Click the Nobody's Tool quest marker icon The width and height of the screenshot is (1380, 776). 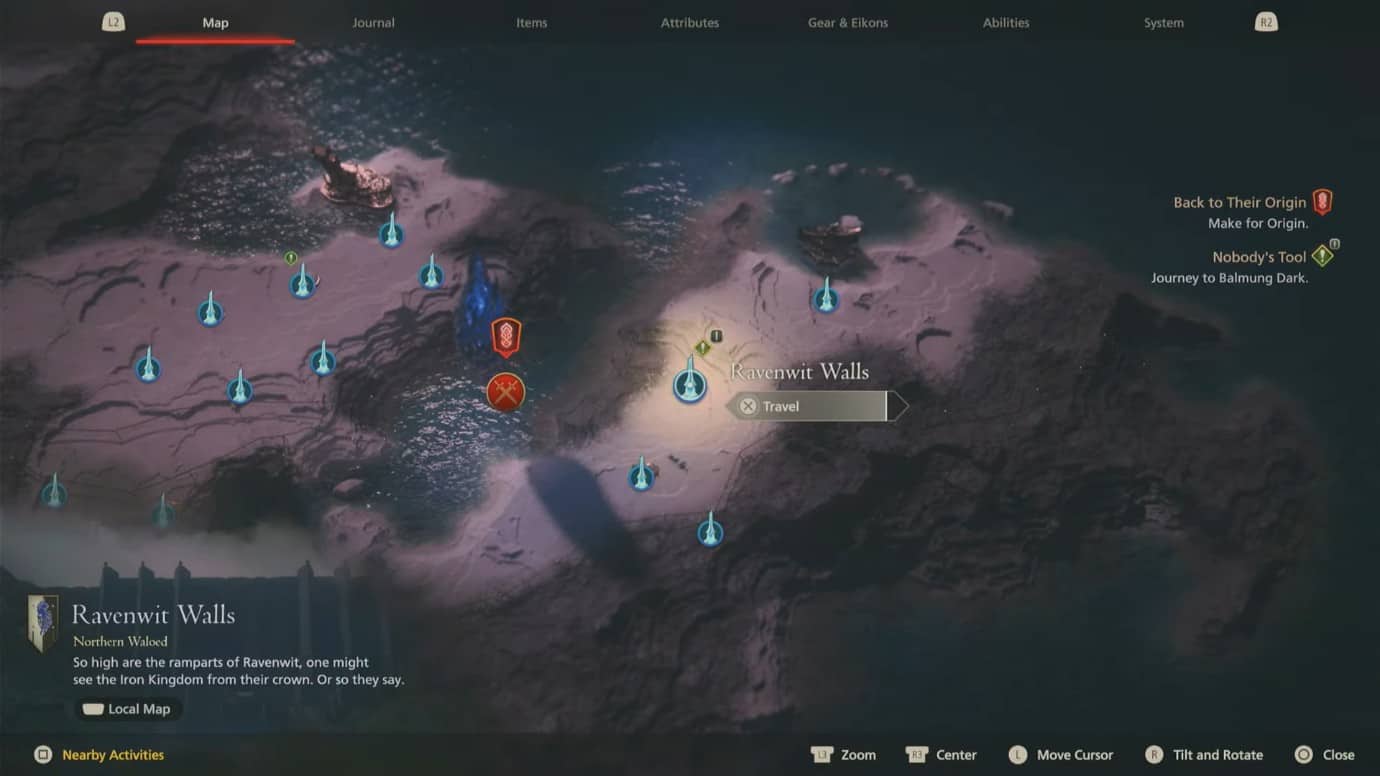click(1322, 256)
